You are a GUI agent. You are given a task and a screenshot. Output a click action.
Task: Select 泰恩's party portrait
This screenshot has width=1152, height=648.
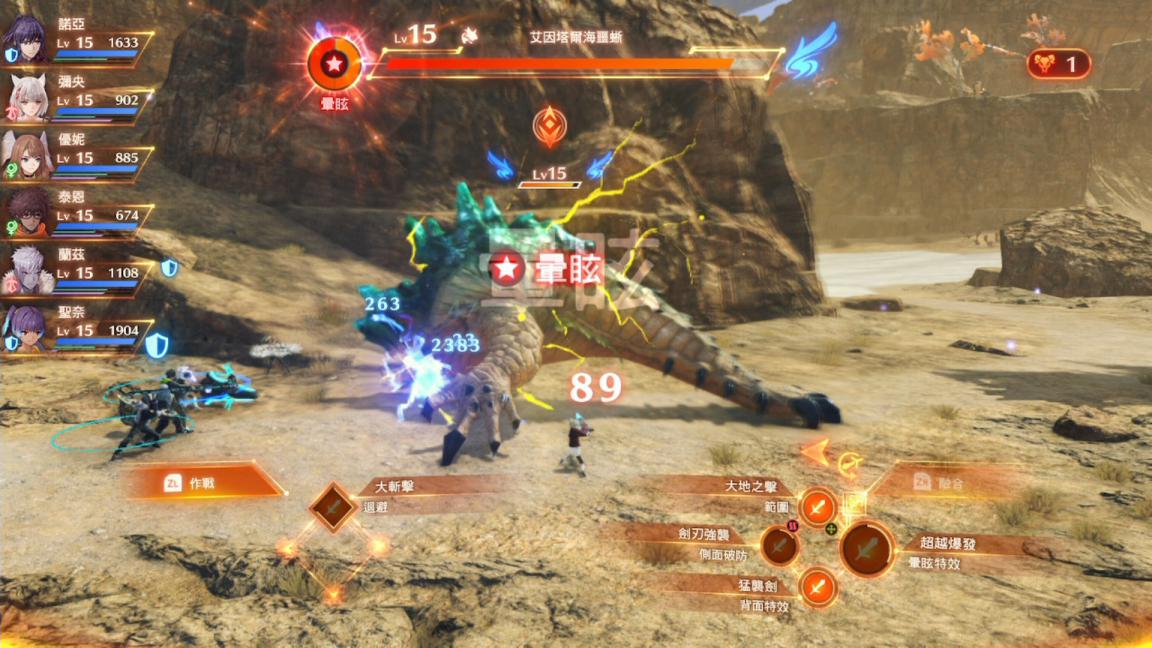click(26, 213)
